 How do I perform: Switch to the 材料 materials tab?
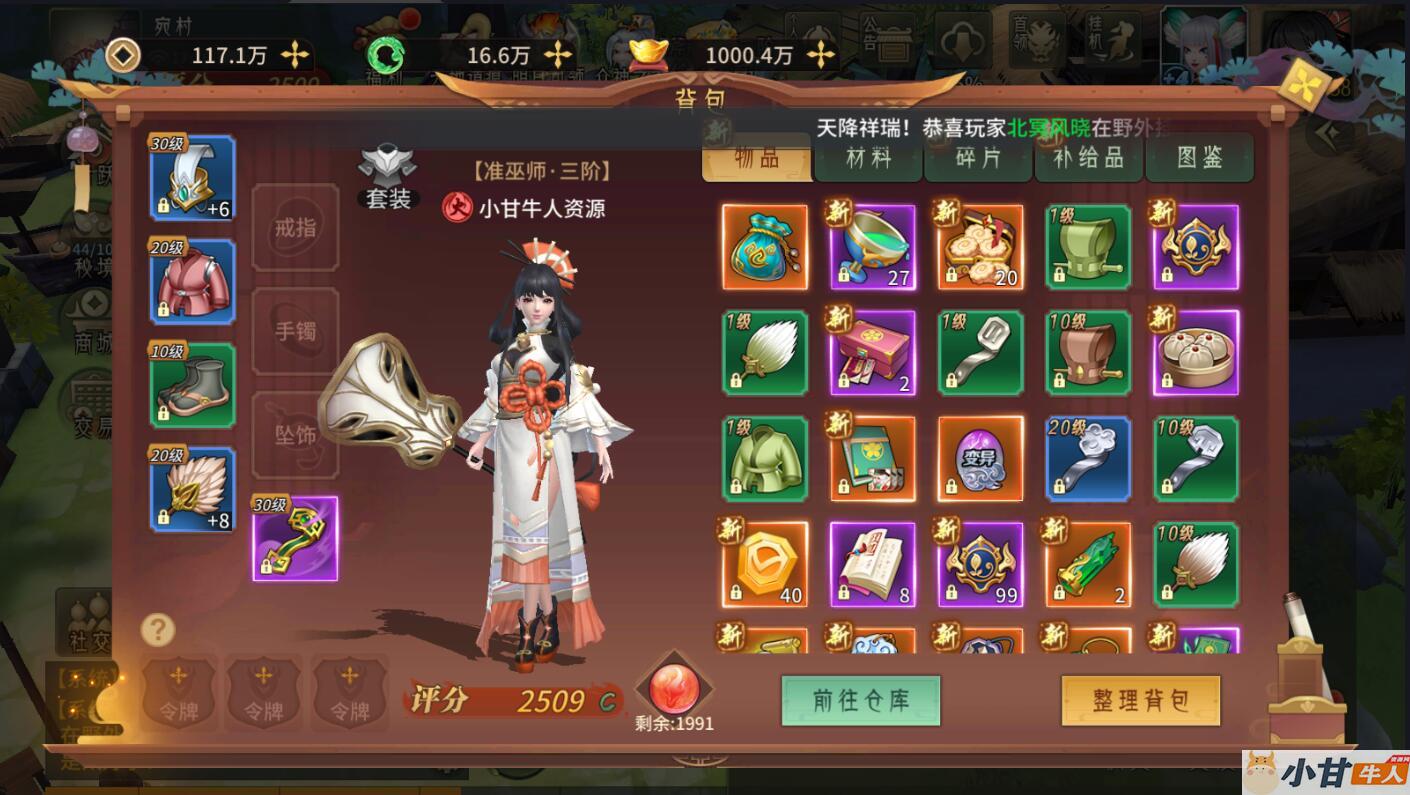coord(868,158)
